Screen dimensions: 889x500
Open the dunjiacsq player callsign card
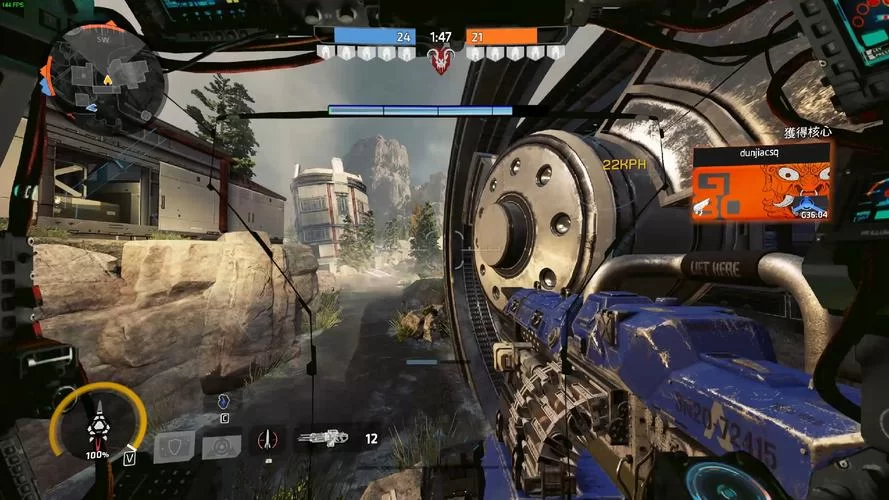[761, 180]
